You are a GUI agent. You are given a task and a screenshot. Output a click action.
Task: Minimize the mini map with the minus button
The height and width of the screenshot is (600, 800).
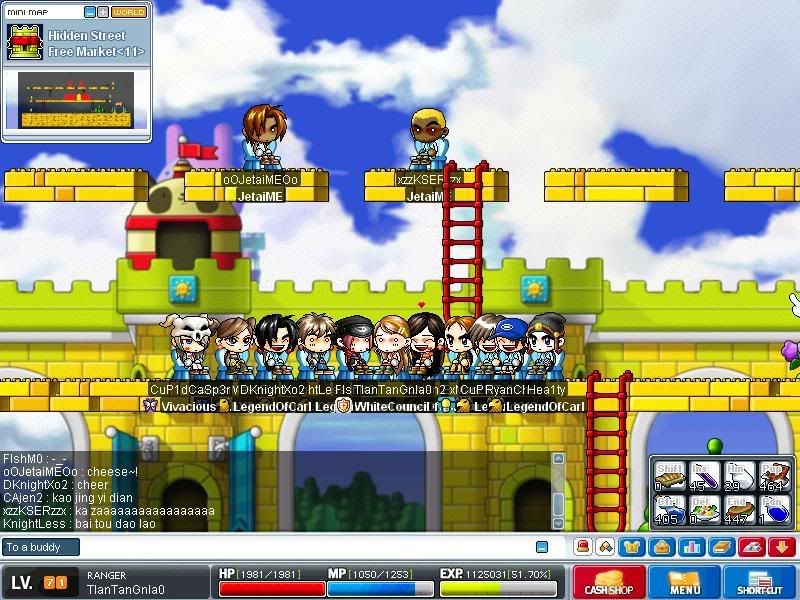pyautogui.click(x=90, y=11)
